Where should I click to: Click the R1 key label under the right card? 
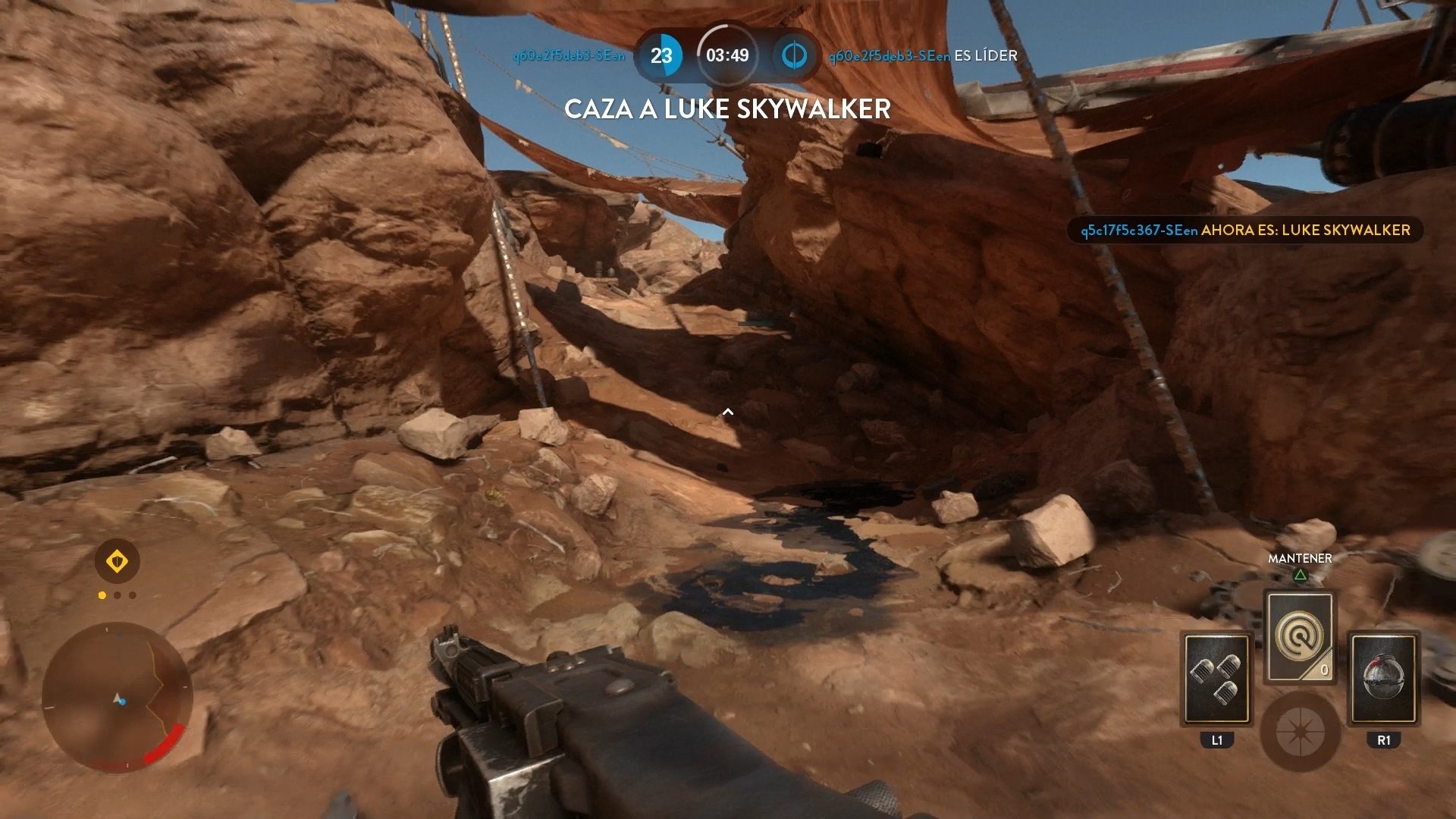(1385, 741)
